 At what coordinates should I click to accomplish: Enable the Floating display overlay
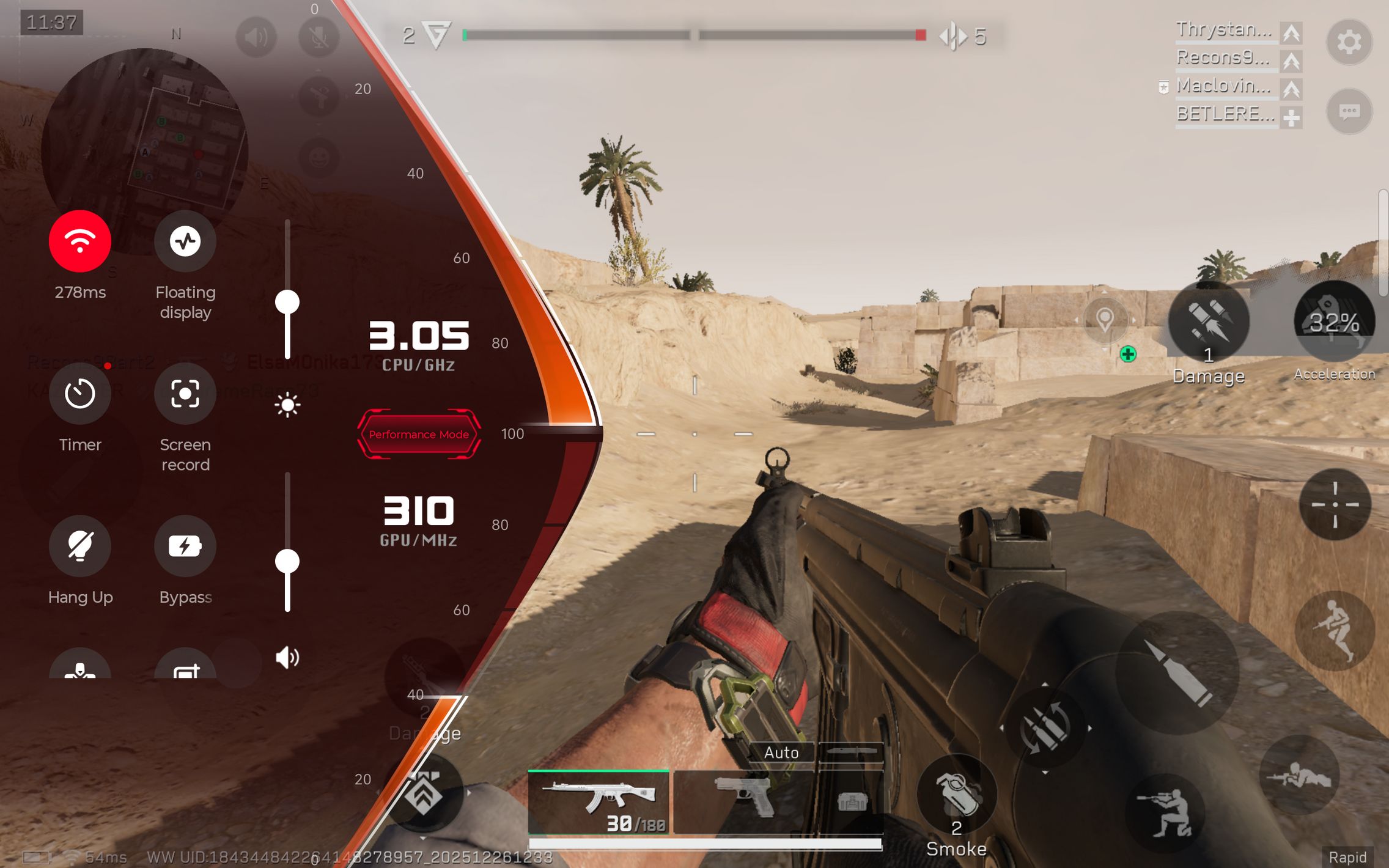pos(185,241)
